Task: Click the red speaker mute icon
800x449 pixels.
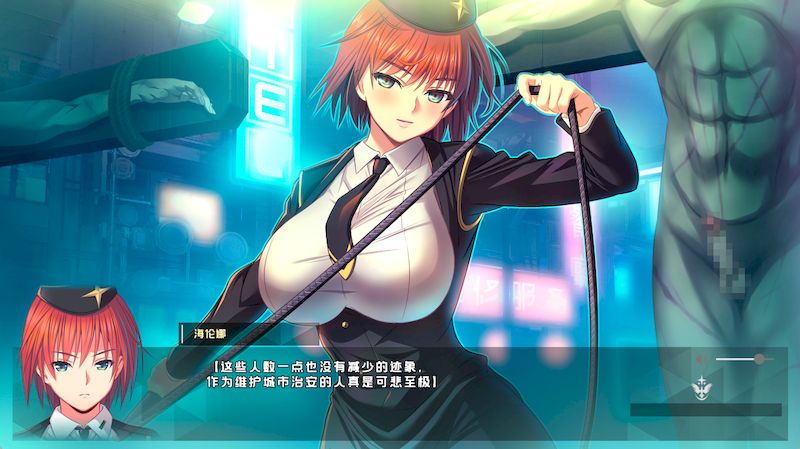Action: [x=701, y=358]
